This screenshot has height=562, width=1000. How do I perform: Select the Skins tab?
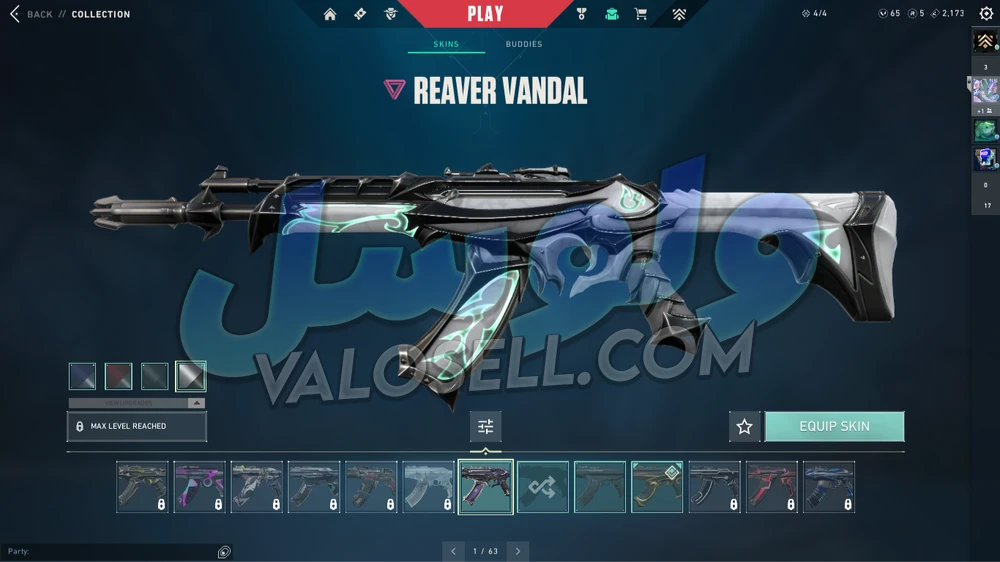point(446,44)
